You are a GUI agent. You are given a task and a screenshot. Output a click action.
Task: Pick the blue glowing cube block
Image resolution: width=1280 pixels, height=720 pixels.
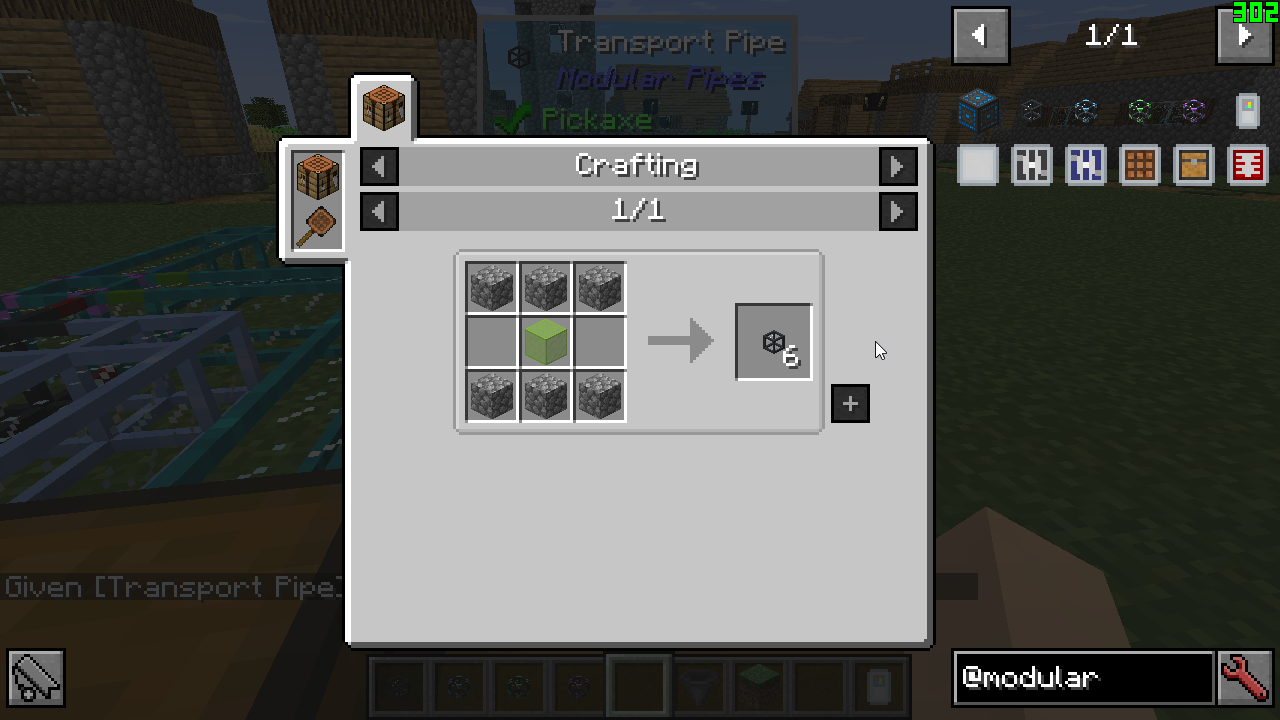click(x=978, y=110)
